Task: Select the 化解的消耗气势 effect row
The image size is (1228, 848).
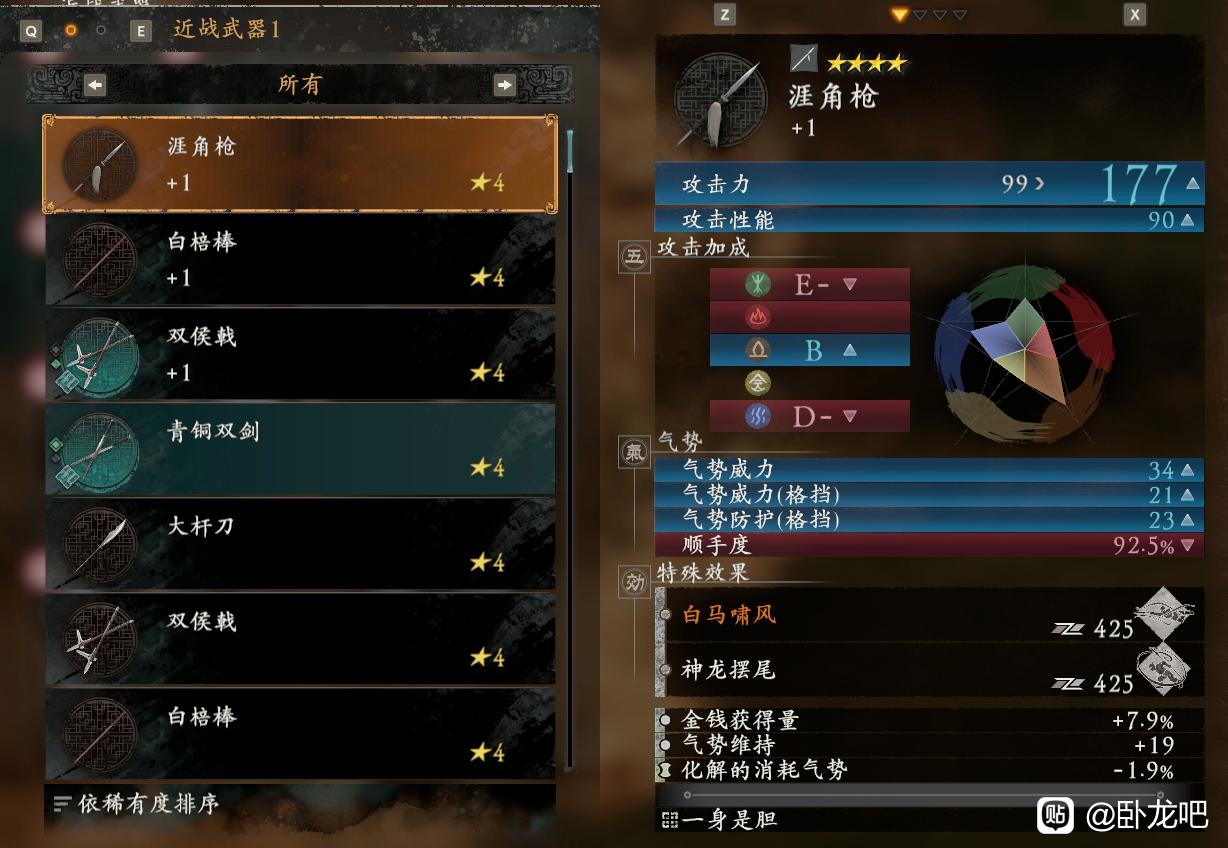Action: point(764,770)
